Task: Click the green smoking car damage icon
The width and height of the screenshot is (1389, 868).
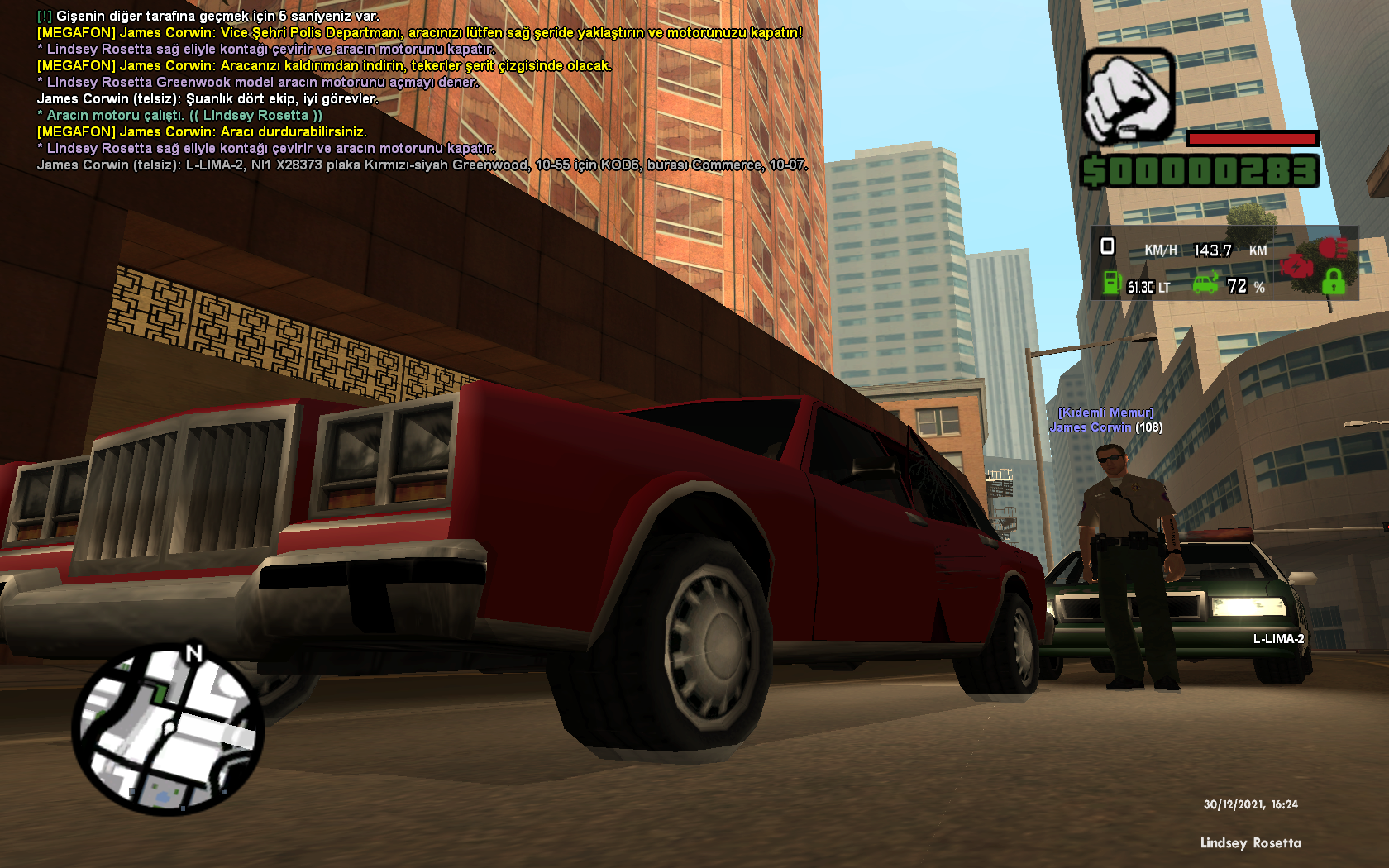Action: [x=1206, y=284]
